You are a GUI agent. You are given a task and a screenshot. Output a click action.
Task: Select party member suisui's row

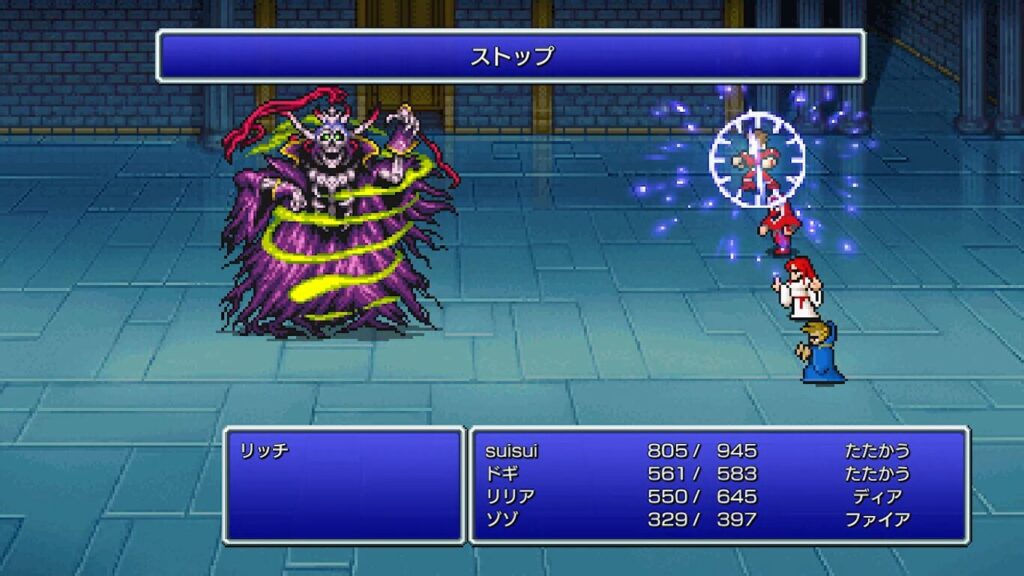[512, 451]
